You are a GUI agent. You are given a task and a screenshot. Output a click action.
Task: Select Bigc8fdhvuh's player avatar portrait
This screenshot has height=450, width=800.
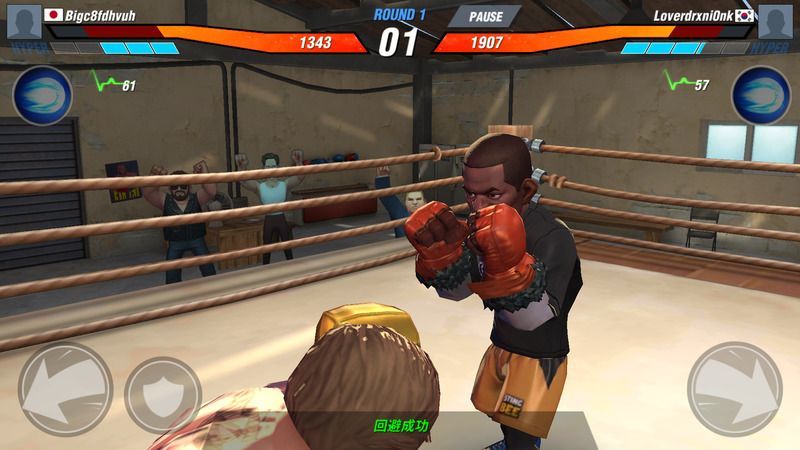tap(22, 21)
